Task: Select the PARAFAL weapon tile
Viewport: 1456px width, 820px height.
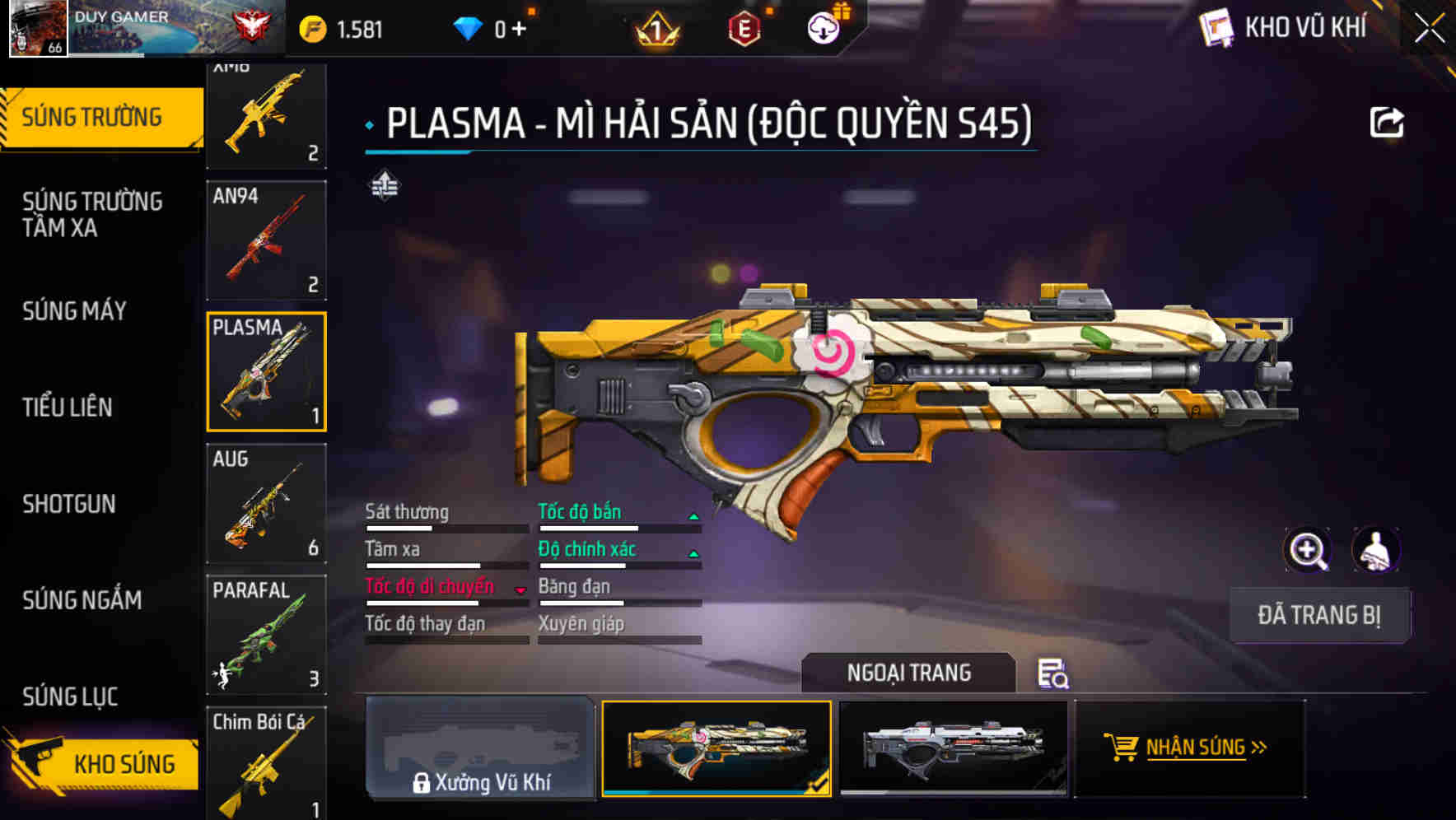Action: pos(266,635)
